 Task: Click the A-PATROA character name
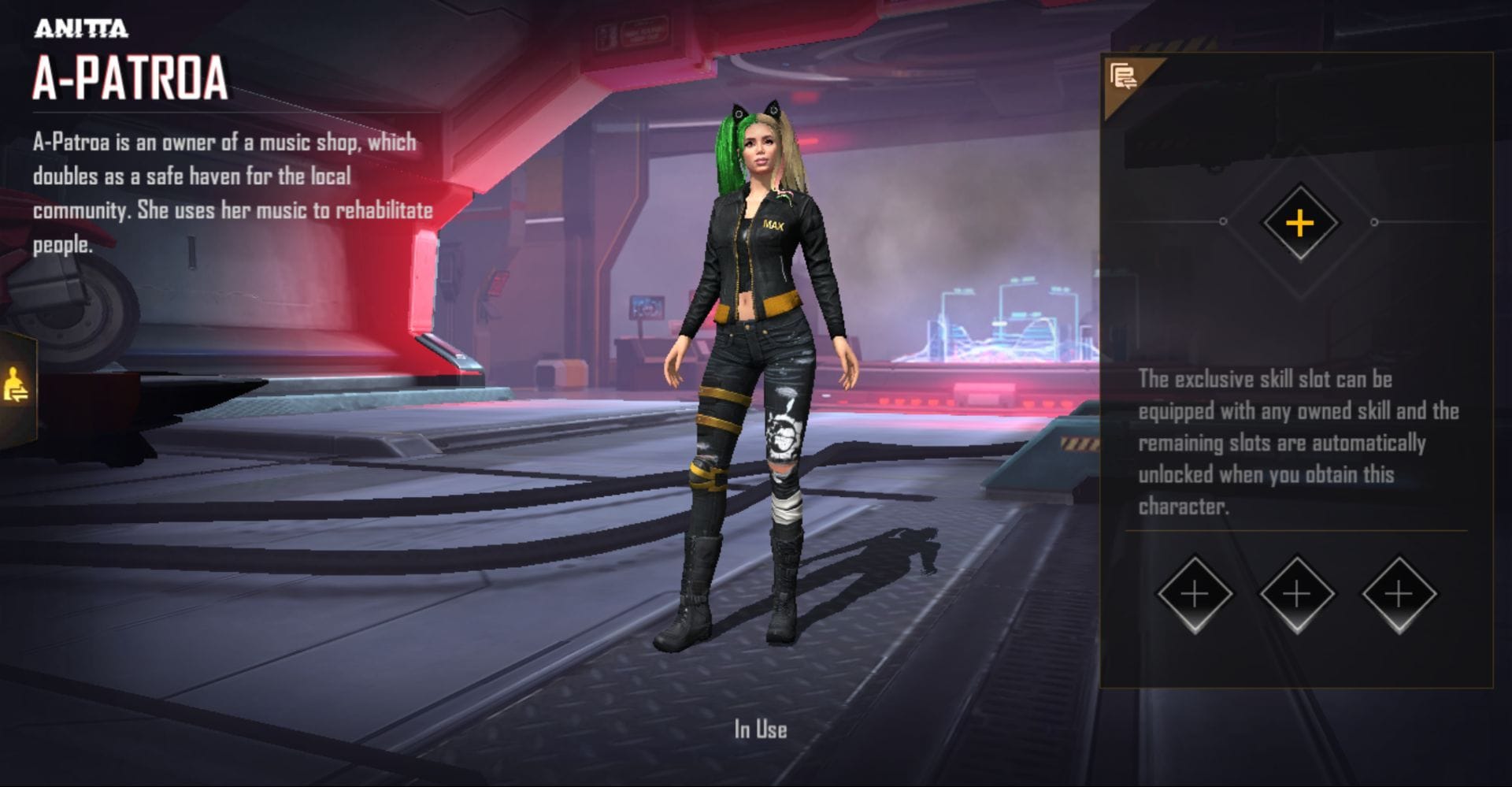tap(130, 76)
